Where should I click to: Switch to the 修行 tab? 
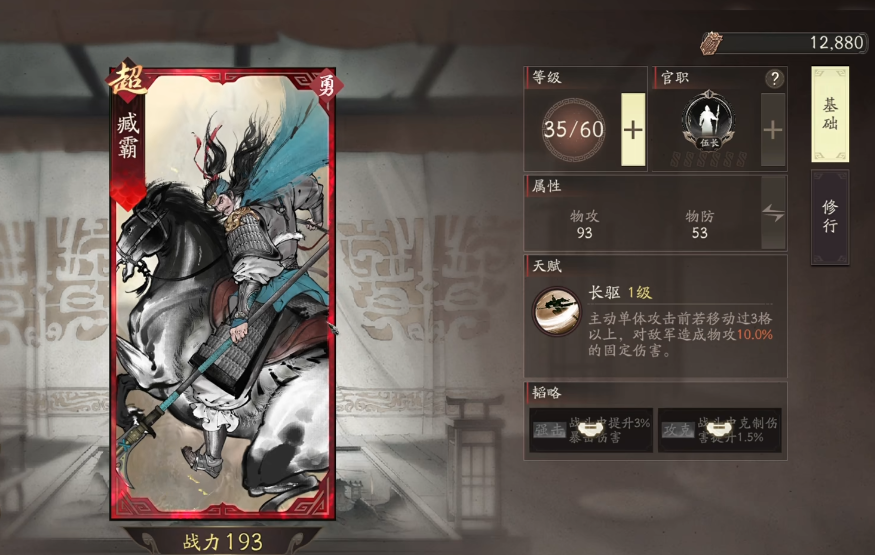[830, 215]
